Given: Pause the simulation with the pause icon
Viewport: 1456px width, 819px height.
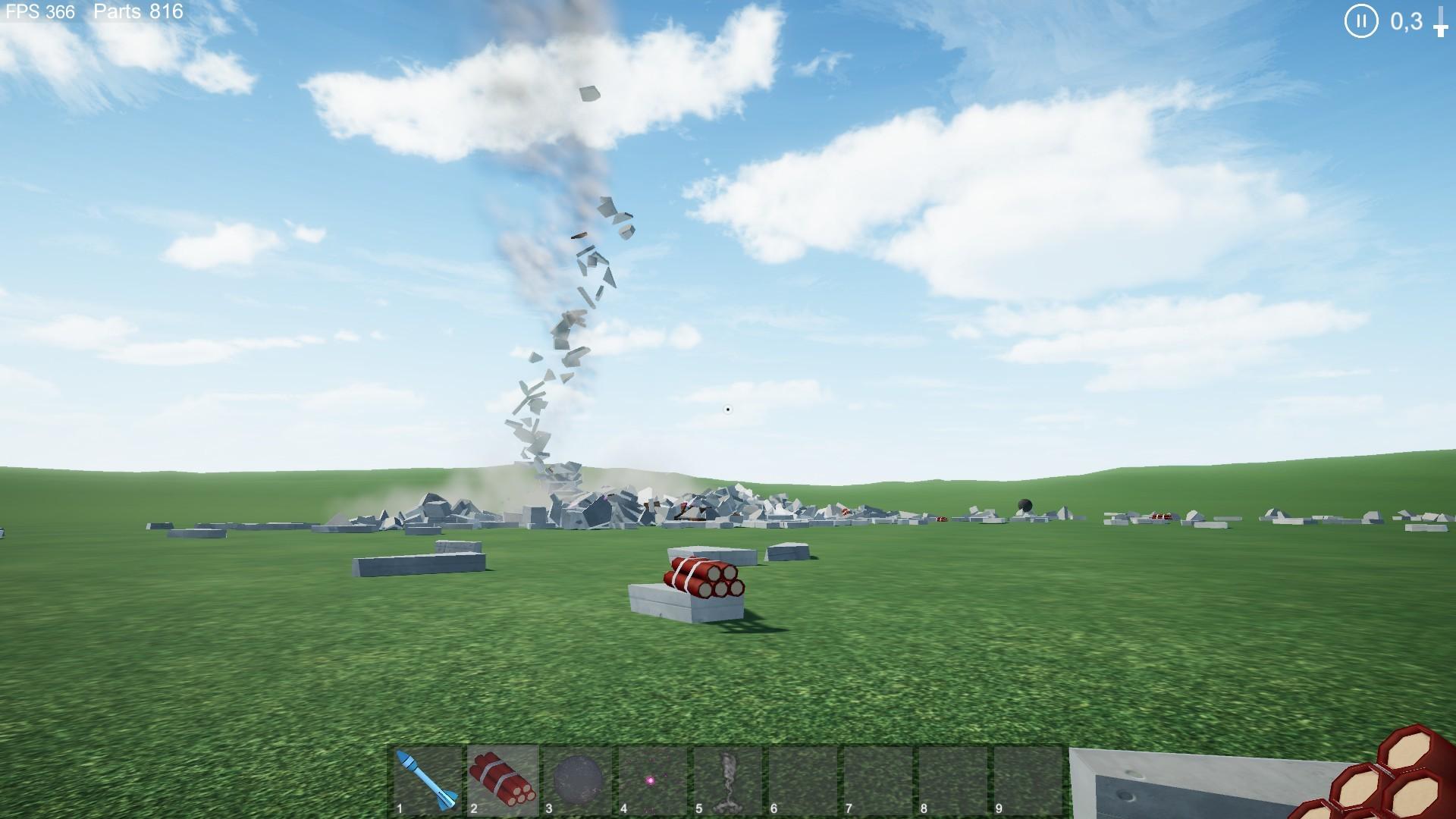Looking at the screenshot, I should click(1360, 21).
